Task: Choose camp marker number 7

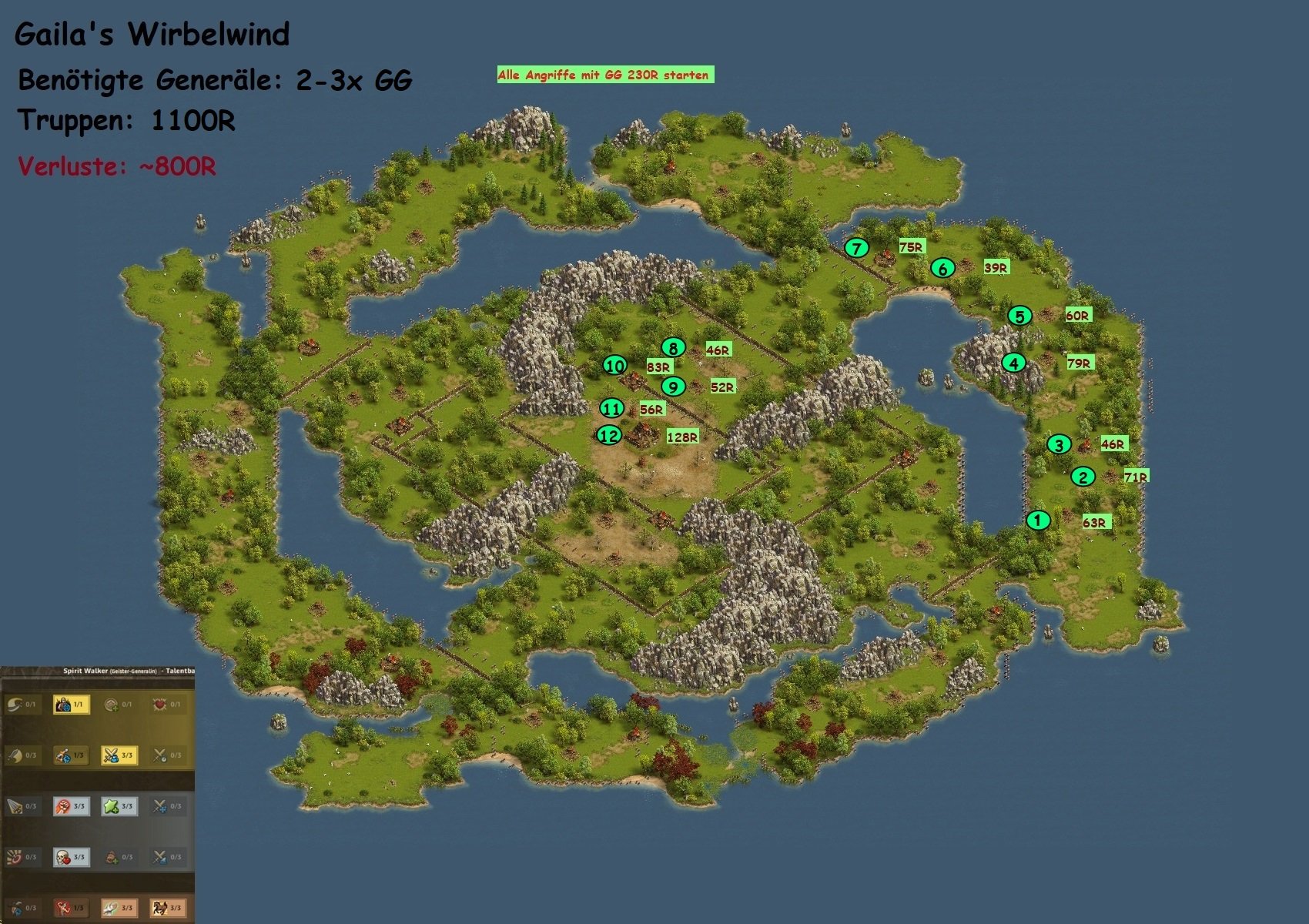Action: (856, 248)
